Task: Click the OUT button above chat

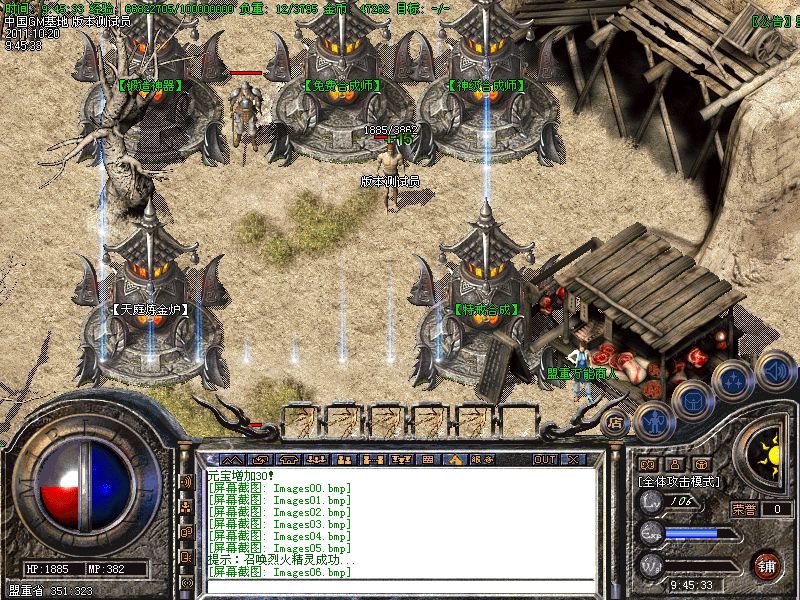Action: point(544,459)
